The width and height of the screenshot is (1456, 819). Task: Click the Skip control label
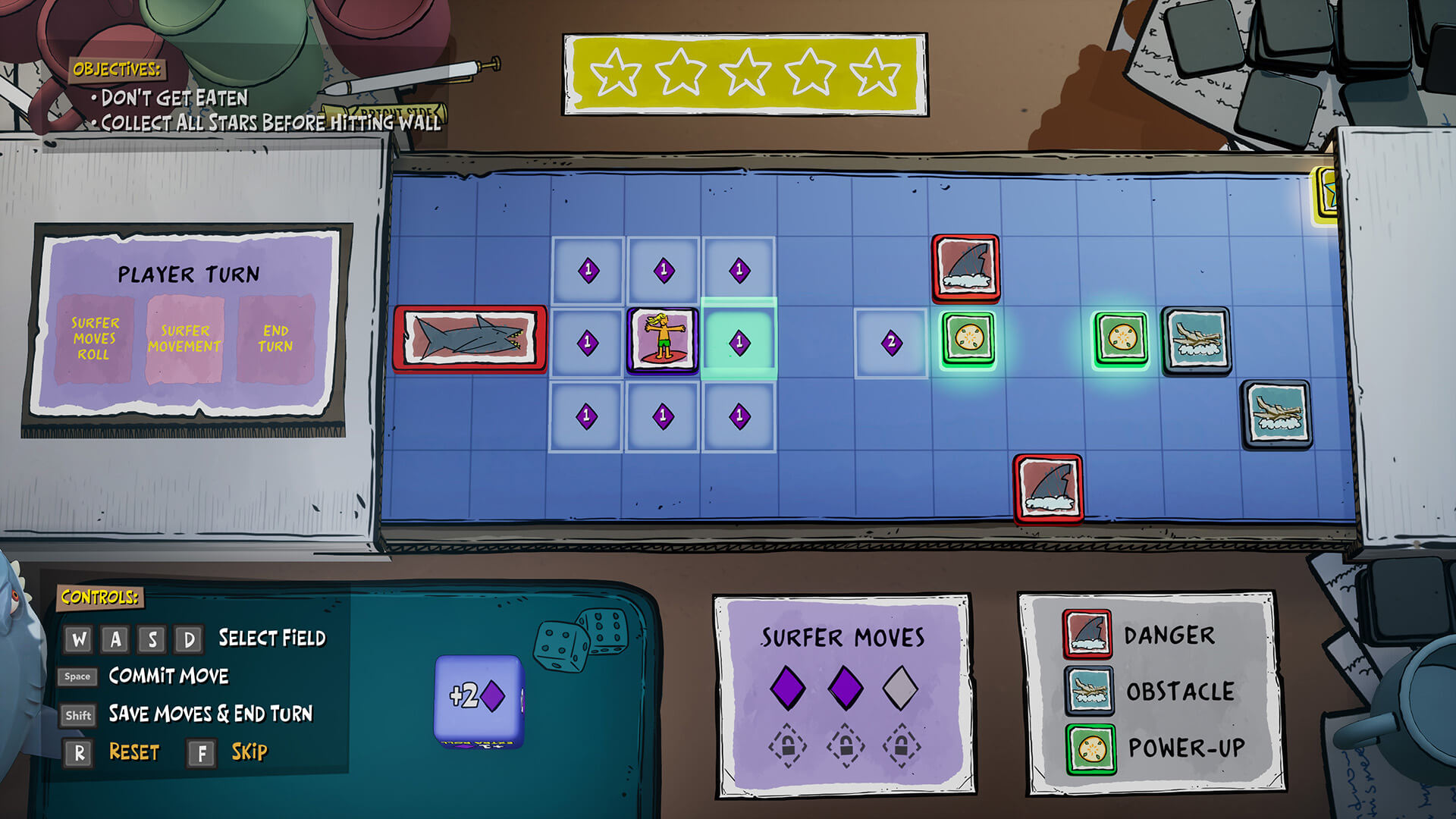tap(249, 753)
